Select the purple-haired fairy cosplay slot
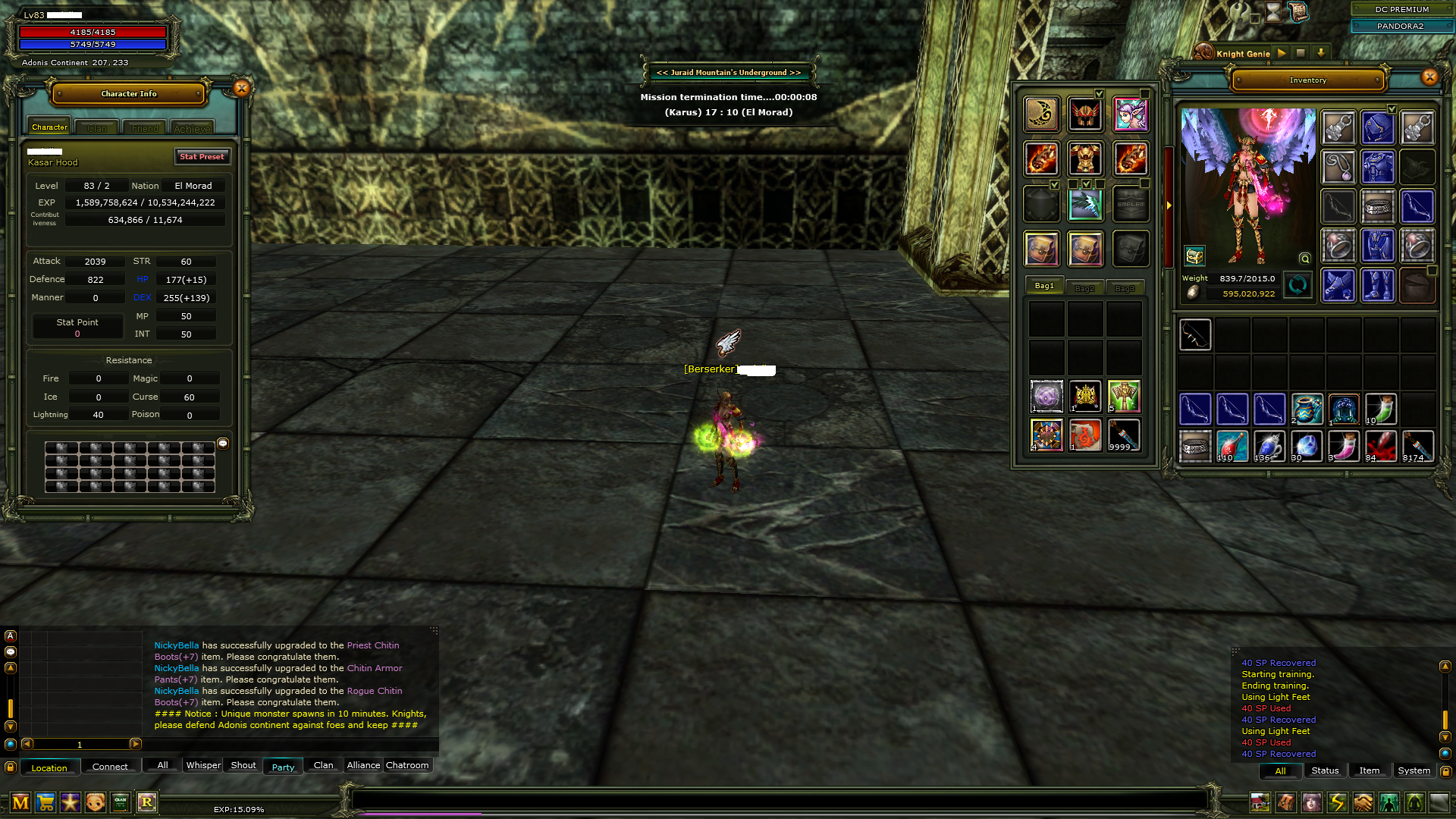Screen dimensions: 1456x819 (x=1130, y=115)
